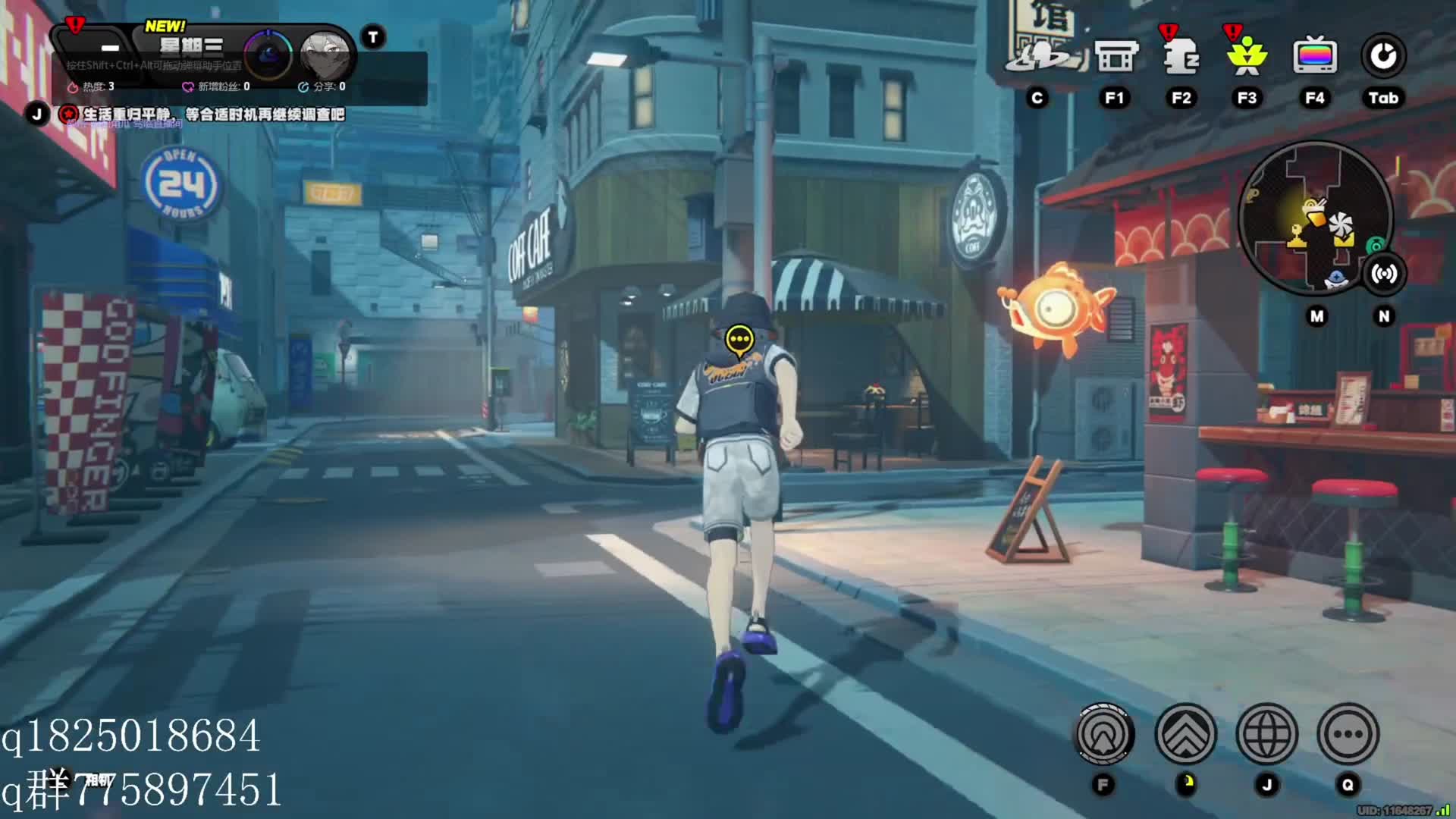Open the quest tracker objective text

coord(212,115)
